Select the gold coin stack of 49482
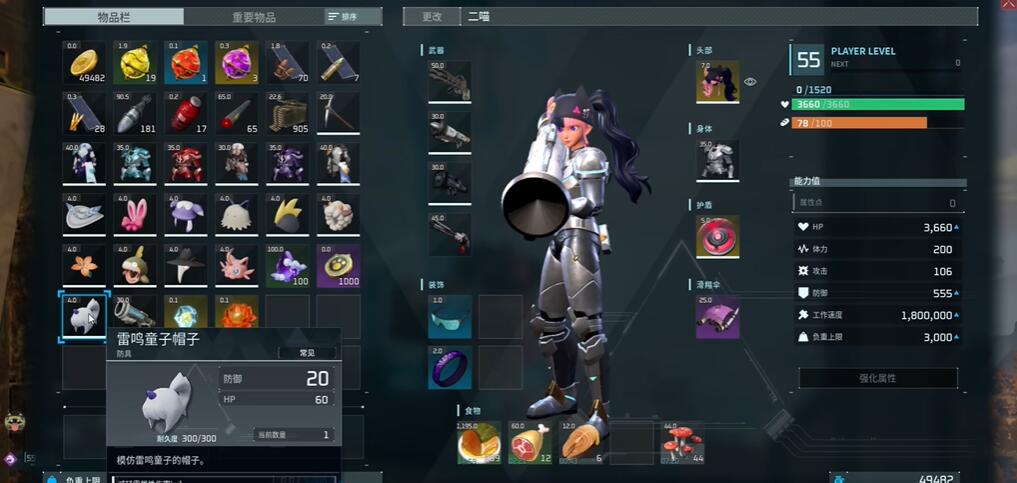 84,63
